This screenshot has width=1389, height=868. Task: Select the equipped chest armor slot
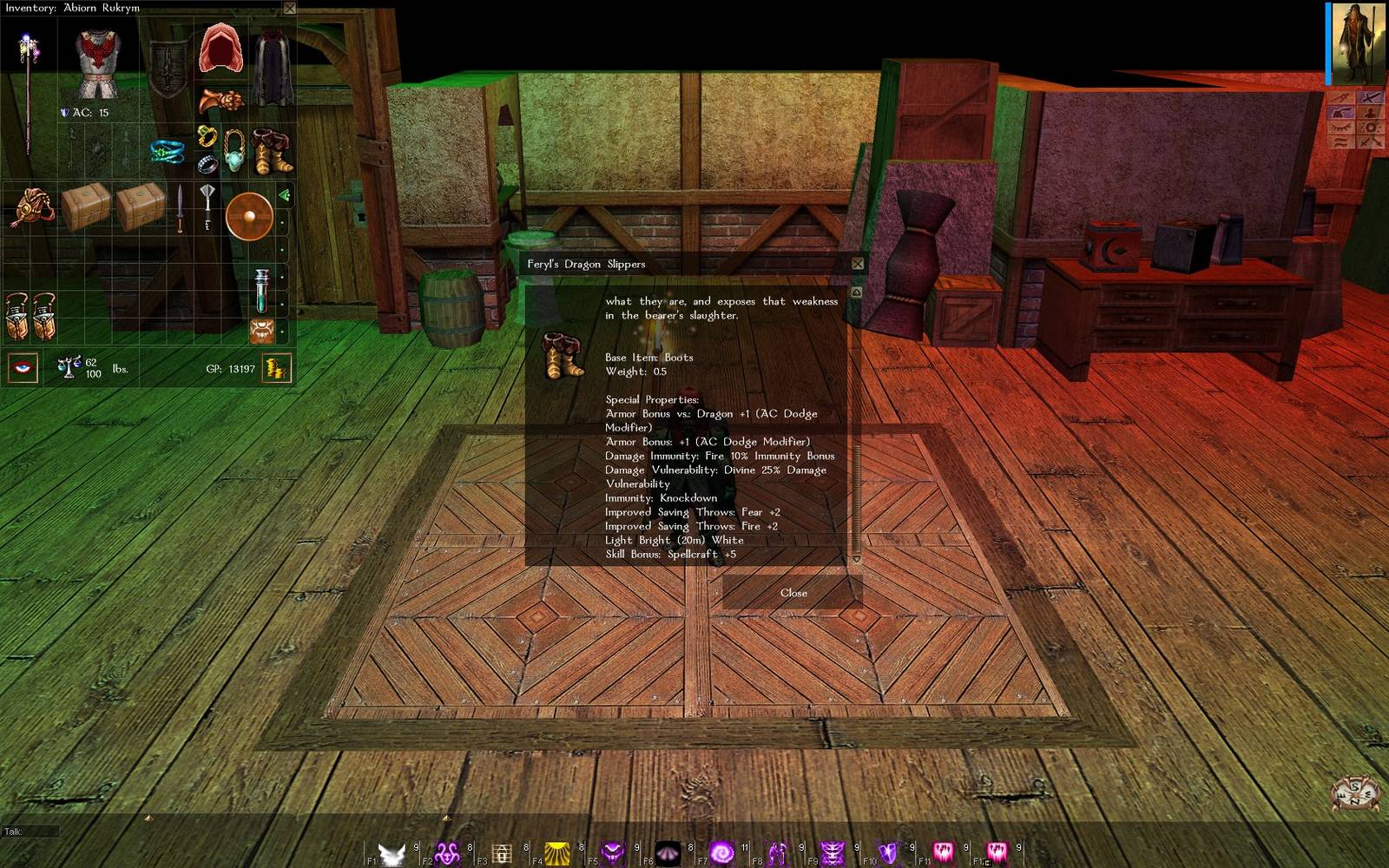click(96, 64)
